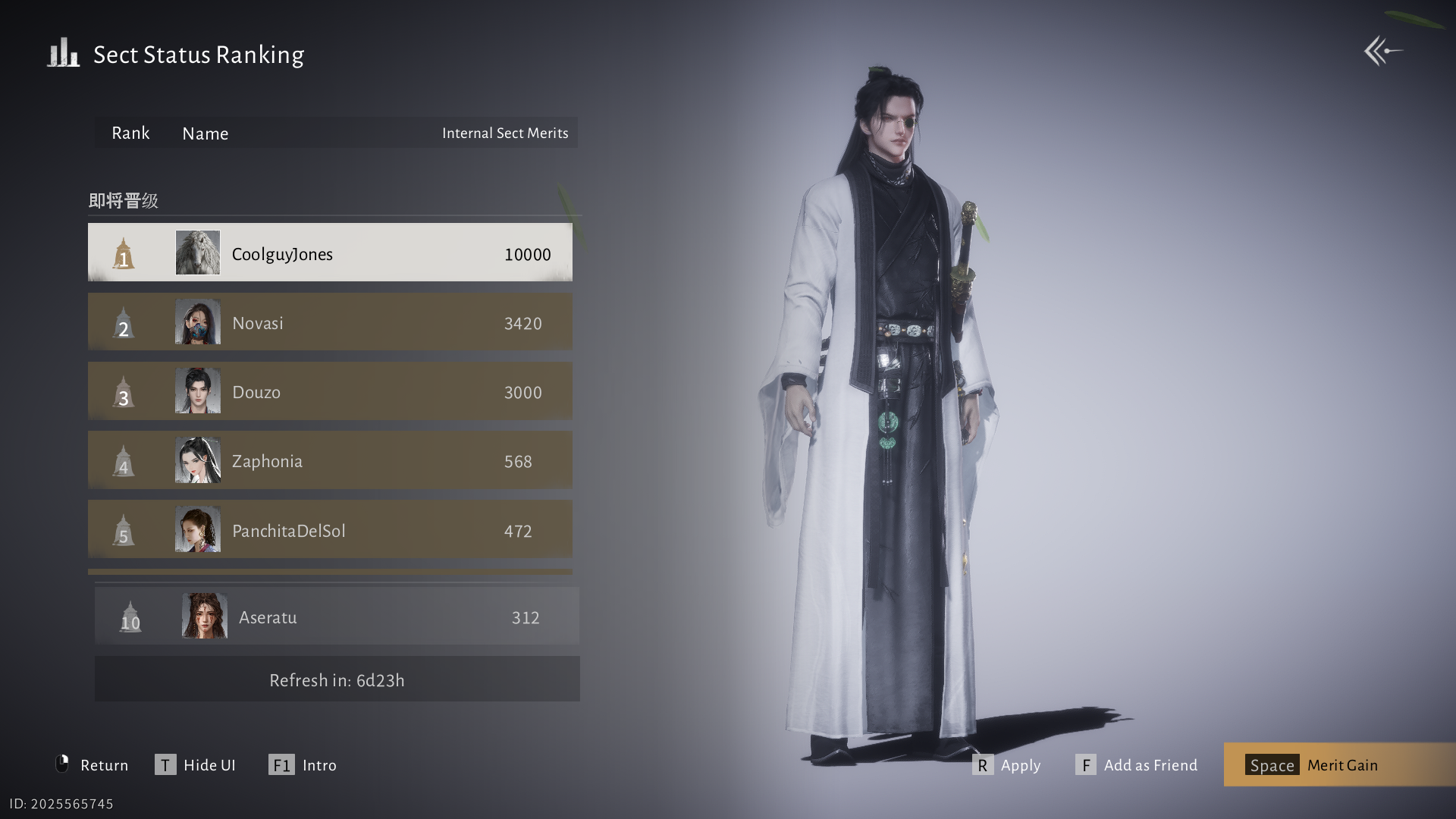Click the back arrow icon
Screen dimensions: 1456x819
coord(1382,52)
